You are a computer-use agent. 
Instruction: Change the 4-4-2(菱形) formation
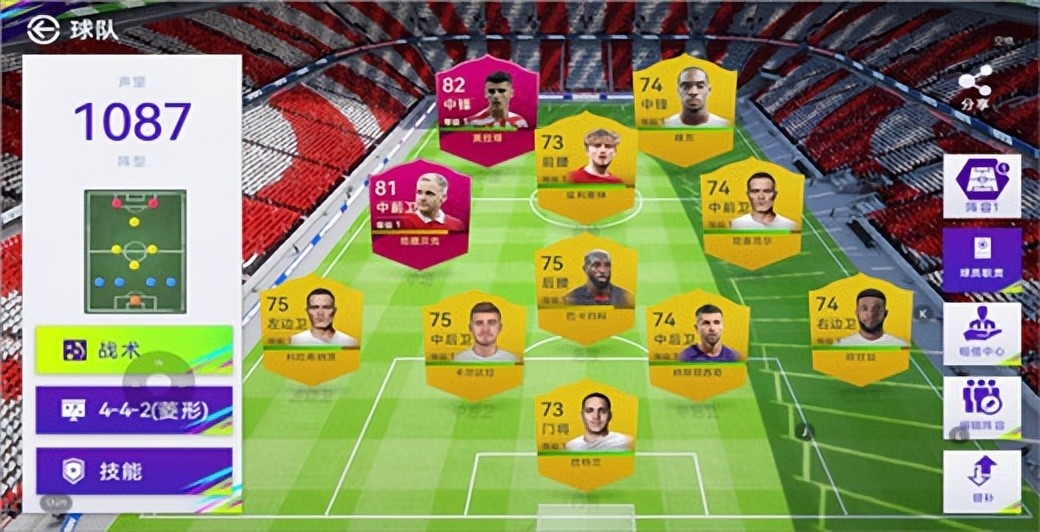134,410
